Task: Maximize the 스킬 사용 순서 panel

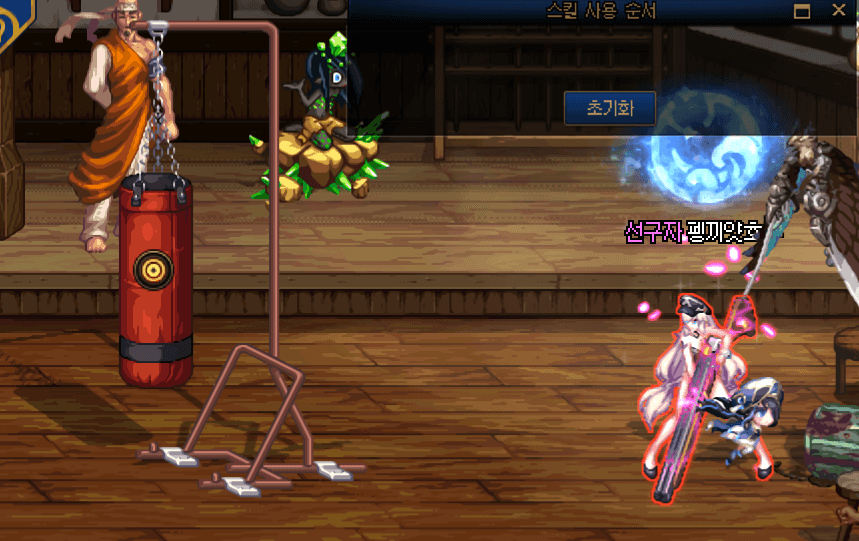Action: click(801, 11)
